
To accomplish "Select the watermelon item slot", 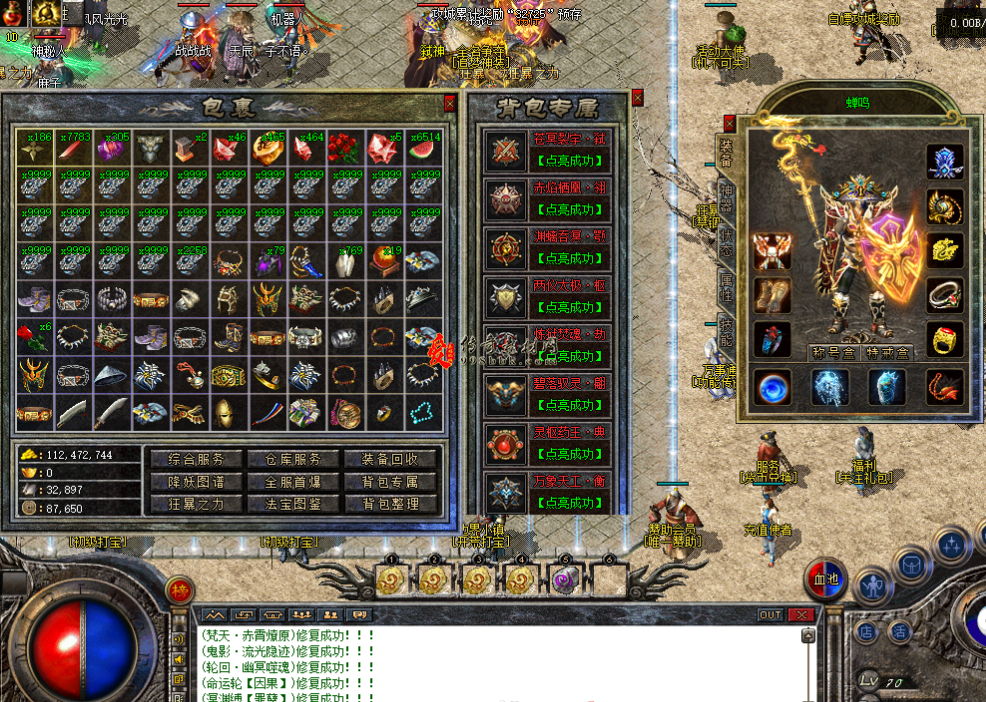I will coord(424,150).
